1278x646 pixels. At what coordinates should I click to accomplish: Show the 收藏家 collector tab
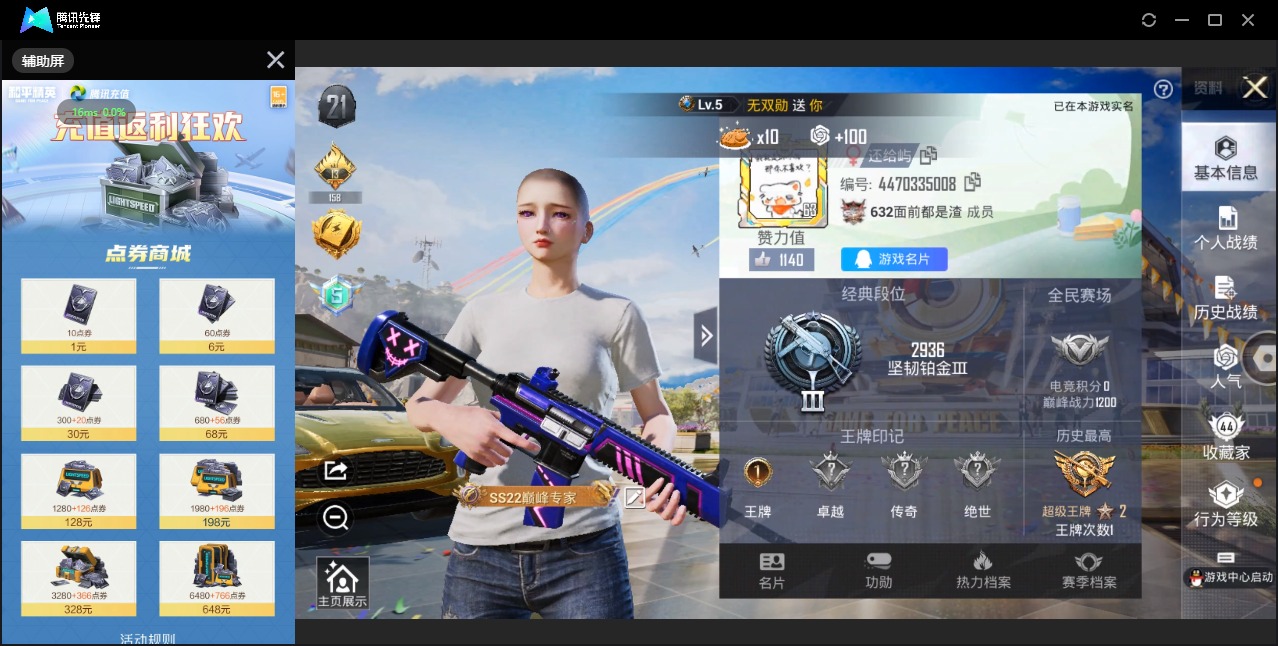click(x=1226, y=437)
